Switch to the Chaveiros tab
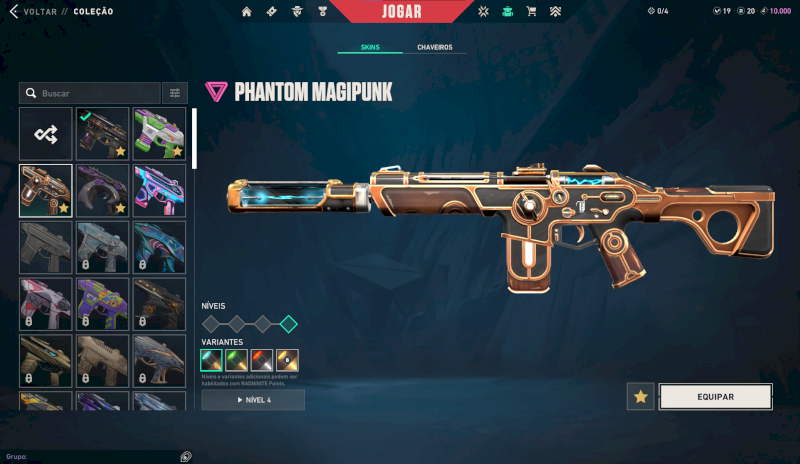 click(434, 47)
